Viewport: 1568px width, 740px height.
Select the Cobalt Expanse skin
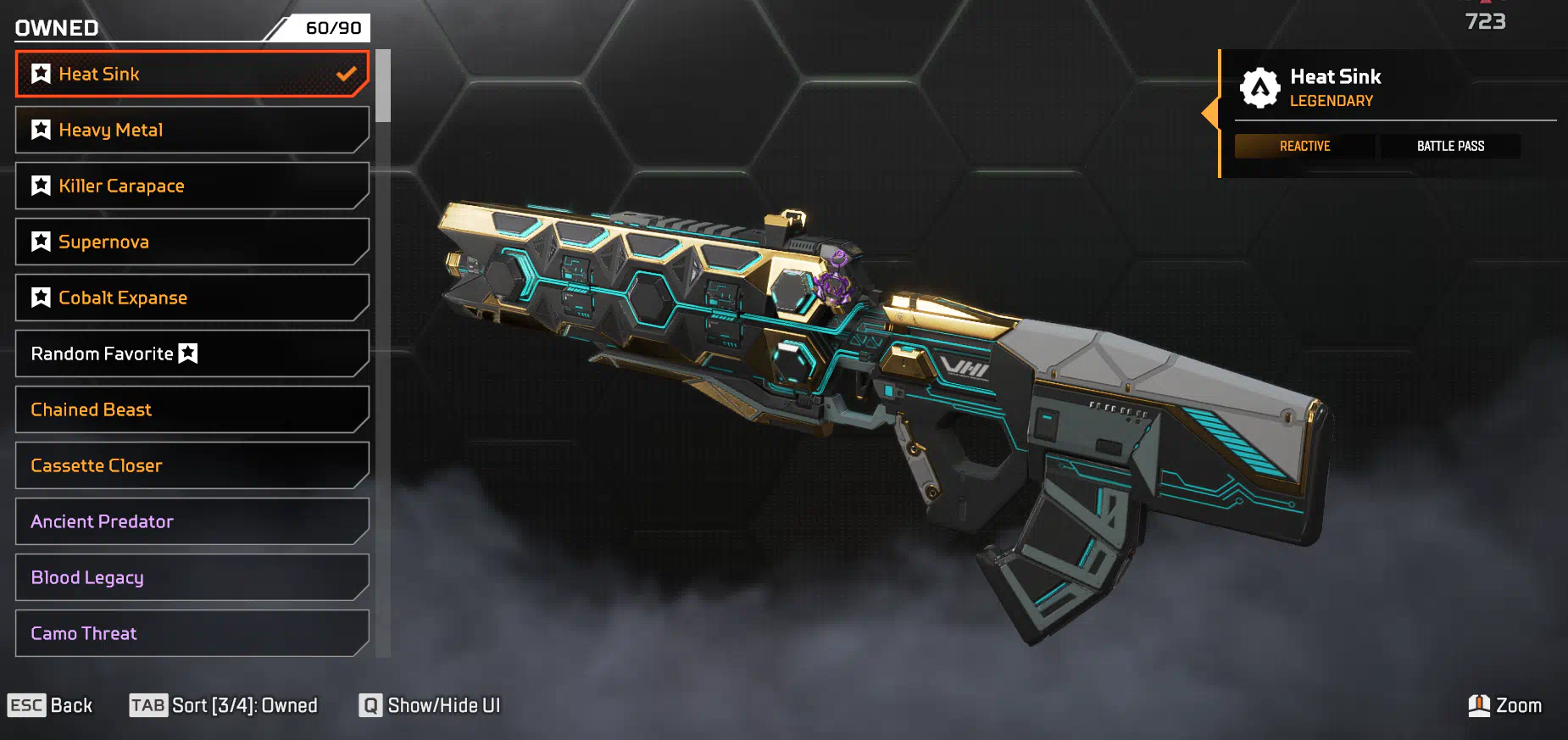[x=192, y=298]
